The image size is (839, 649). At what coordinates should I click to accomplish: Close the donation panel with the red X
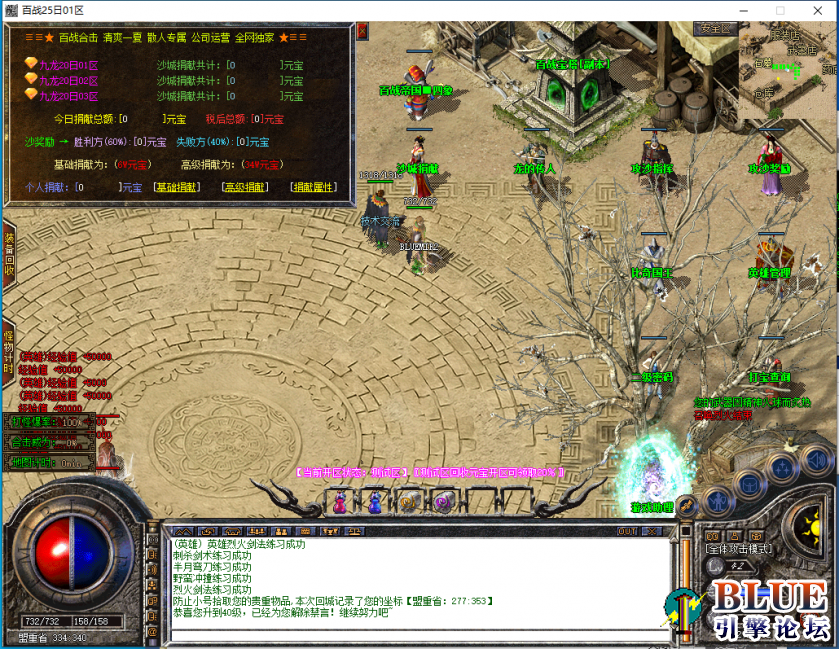(362, 31)
